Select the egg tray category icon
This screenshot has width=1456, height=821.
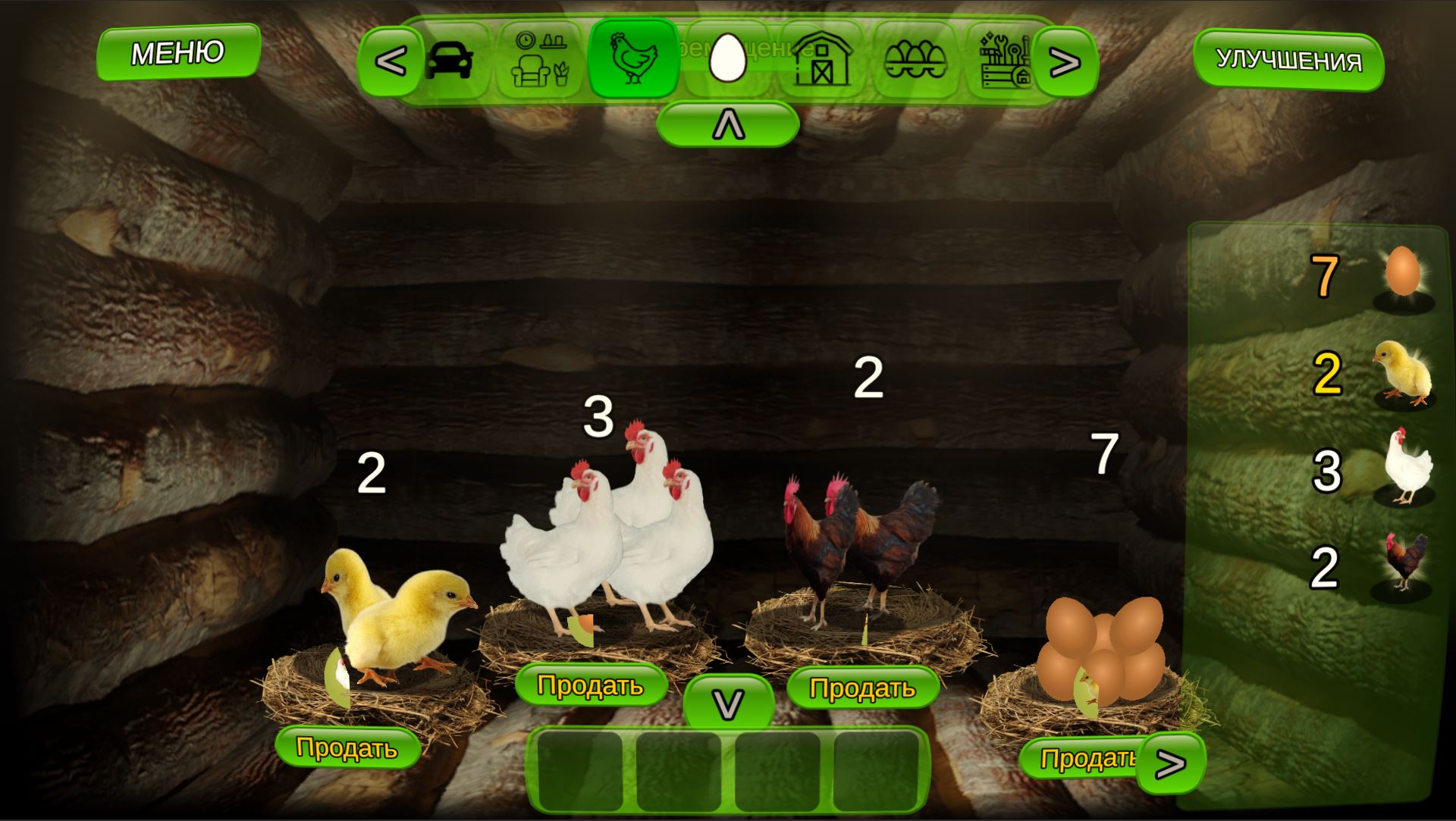coord(915,61)
